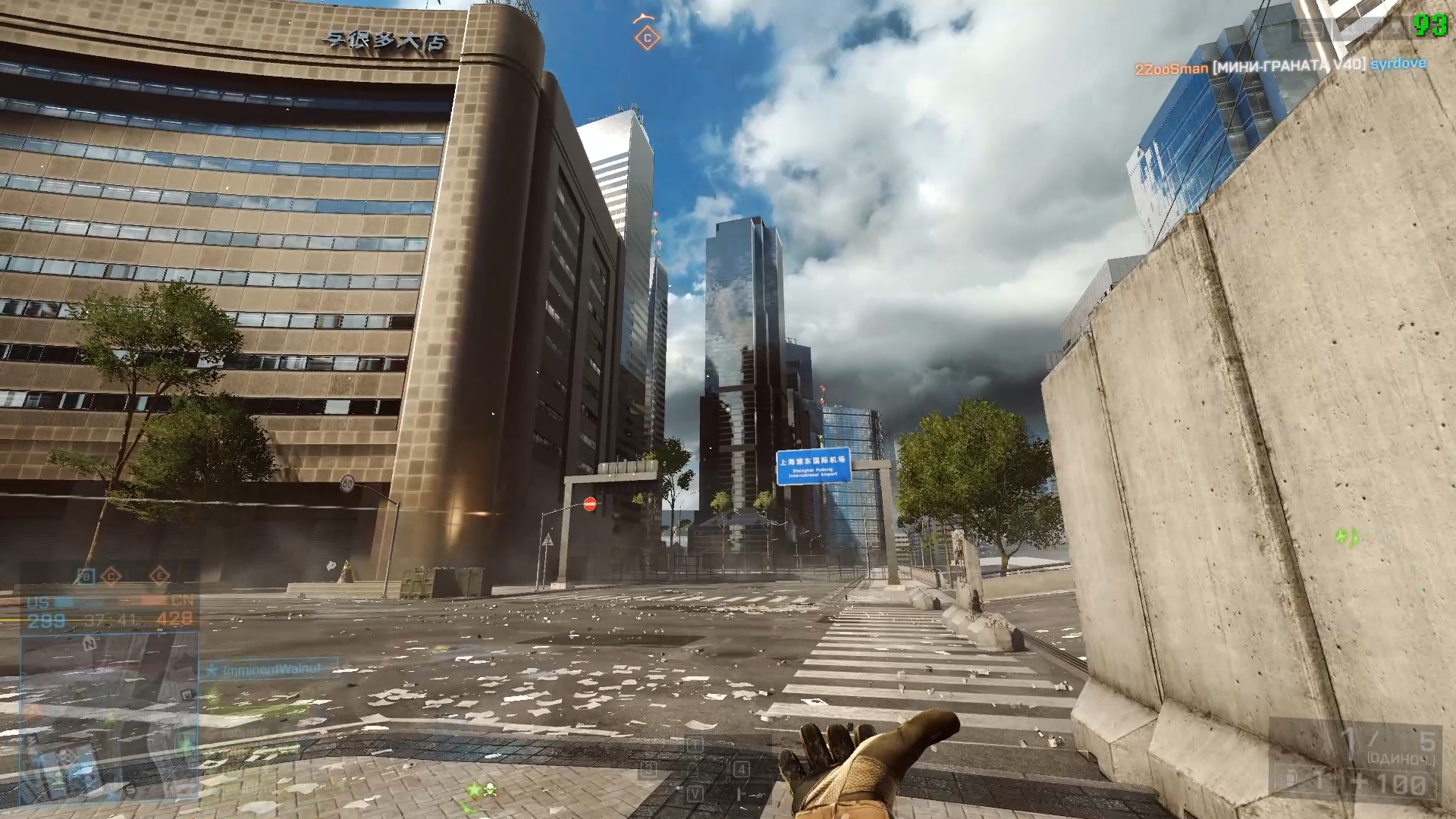Viewport: 1456px width, 819px height.
Task: Click the minimap
Action: pos(110,717)
